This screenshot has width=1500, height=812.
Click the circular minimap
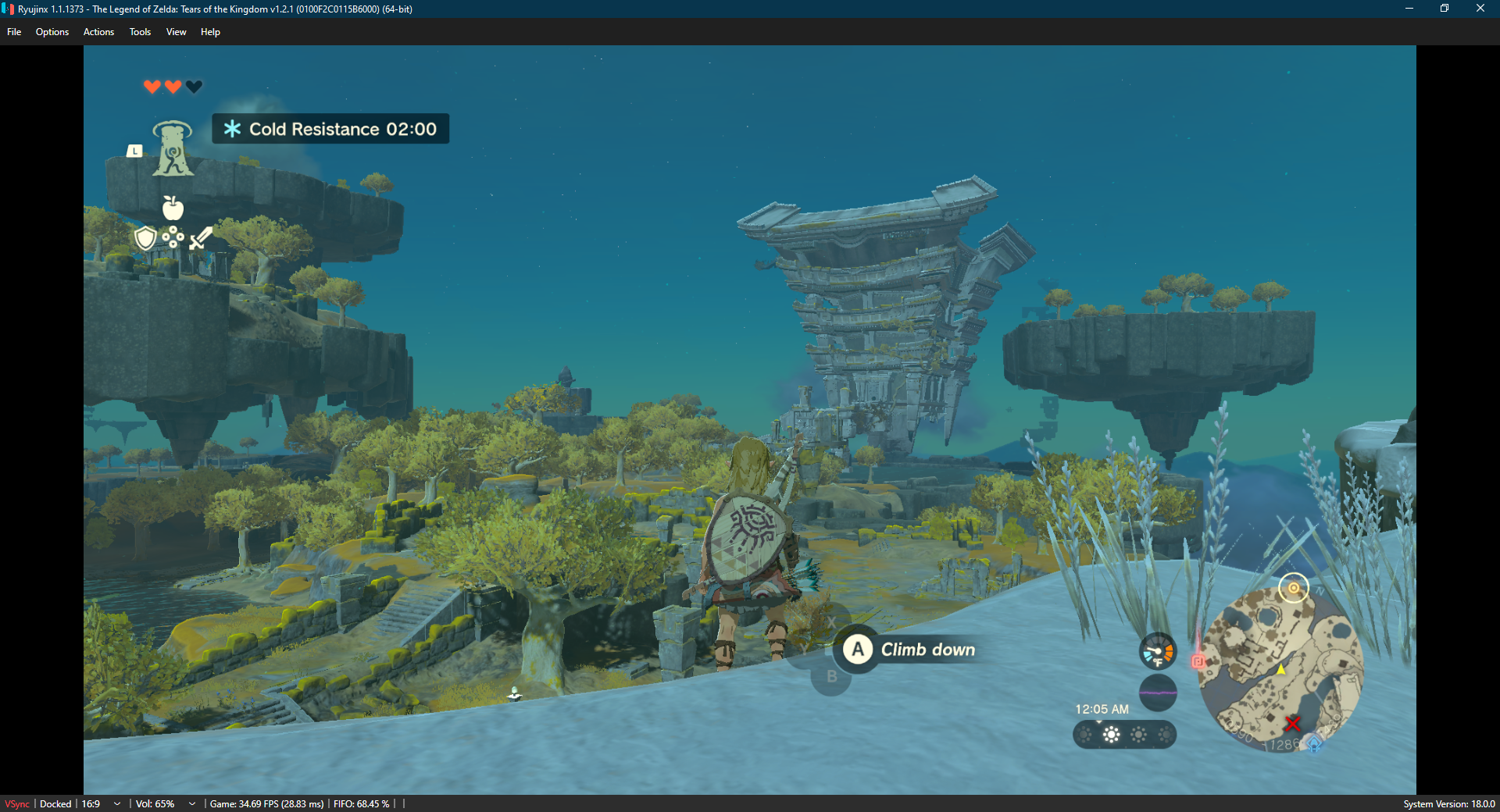pyautogui.click(x=1281, y=669)
